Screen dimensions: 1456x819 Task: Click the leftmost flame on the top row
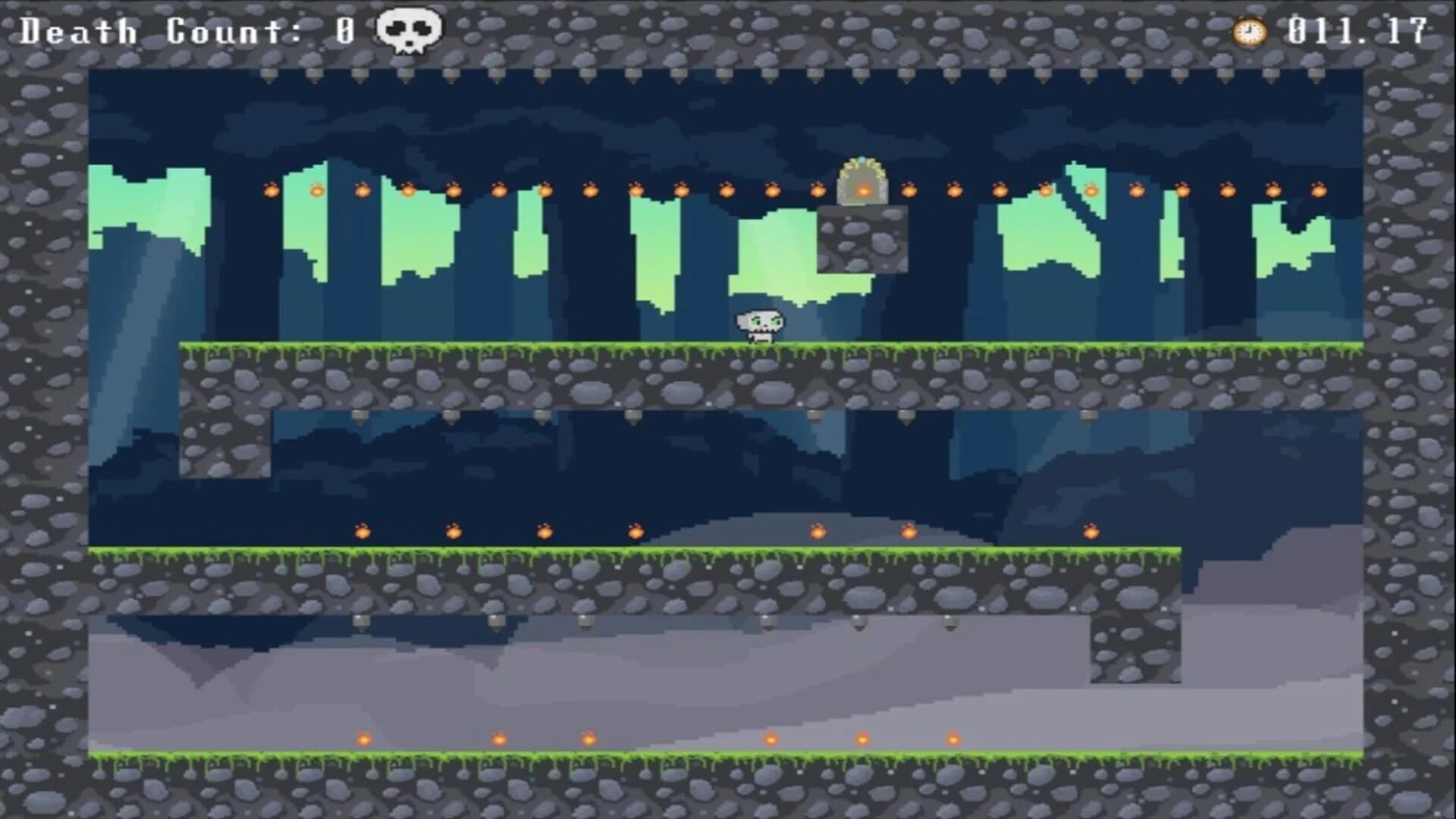click(x=269, y=190)
